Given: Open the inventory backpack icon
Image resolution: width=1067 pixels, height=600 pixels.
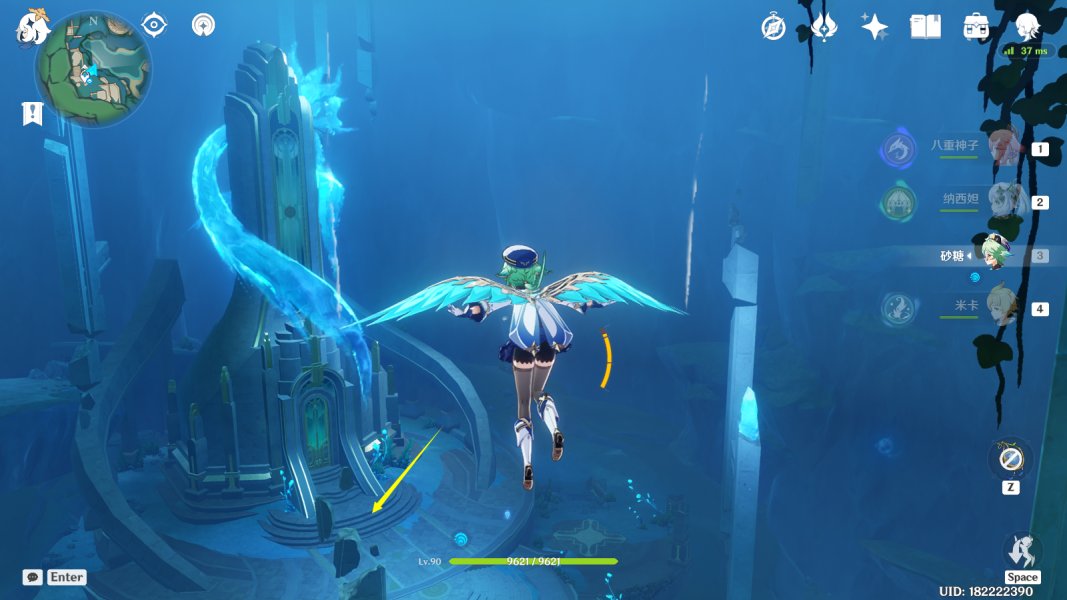Looking at the screenshot, I should click(x=976, y=27).
